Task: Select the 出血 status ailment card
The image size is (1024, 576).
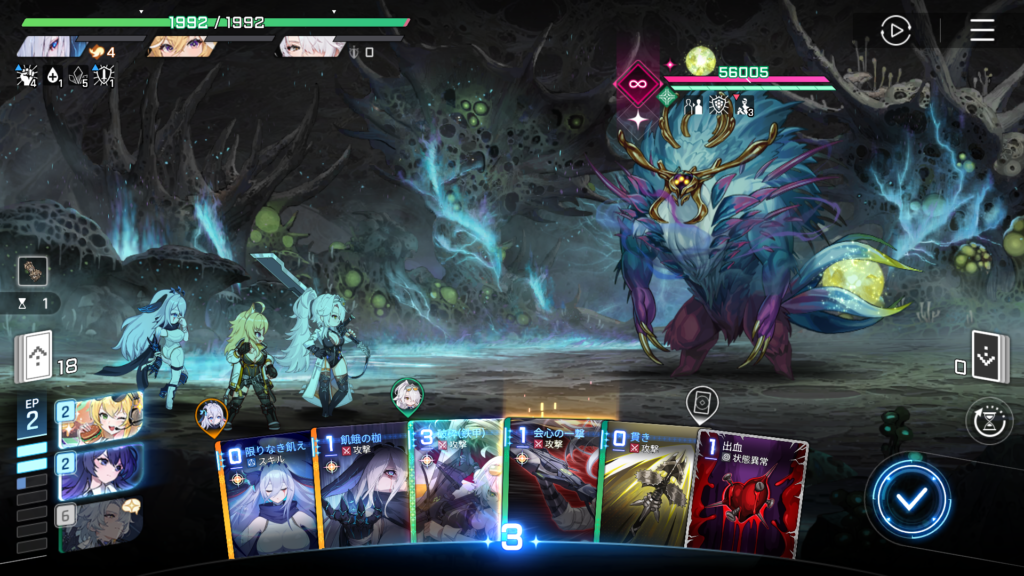Action: tap(738, 490)
